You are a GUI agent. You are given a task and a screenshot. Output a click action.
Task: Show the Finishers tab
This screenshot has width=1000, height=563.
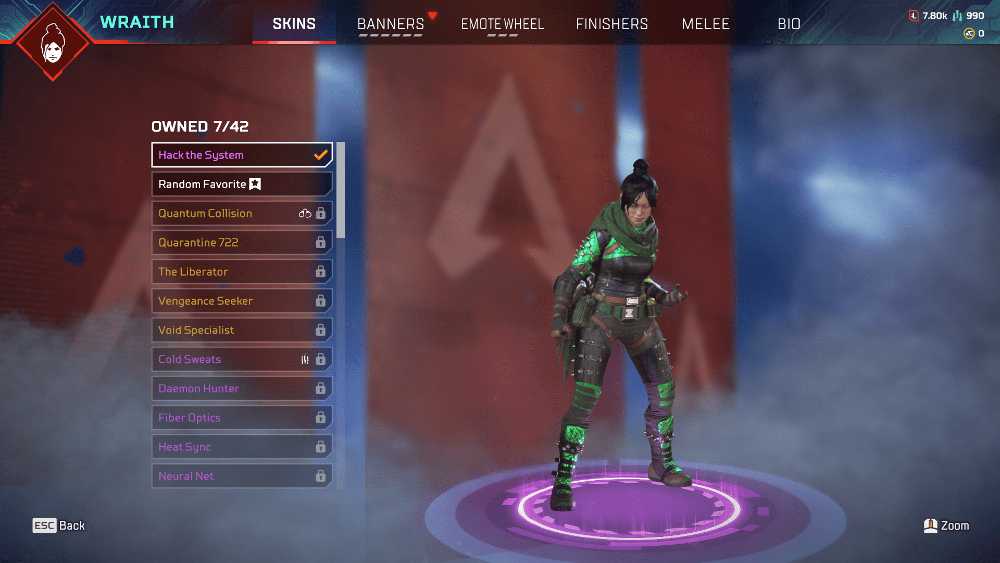click(x=612, y=24)
